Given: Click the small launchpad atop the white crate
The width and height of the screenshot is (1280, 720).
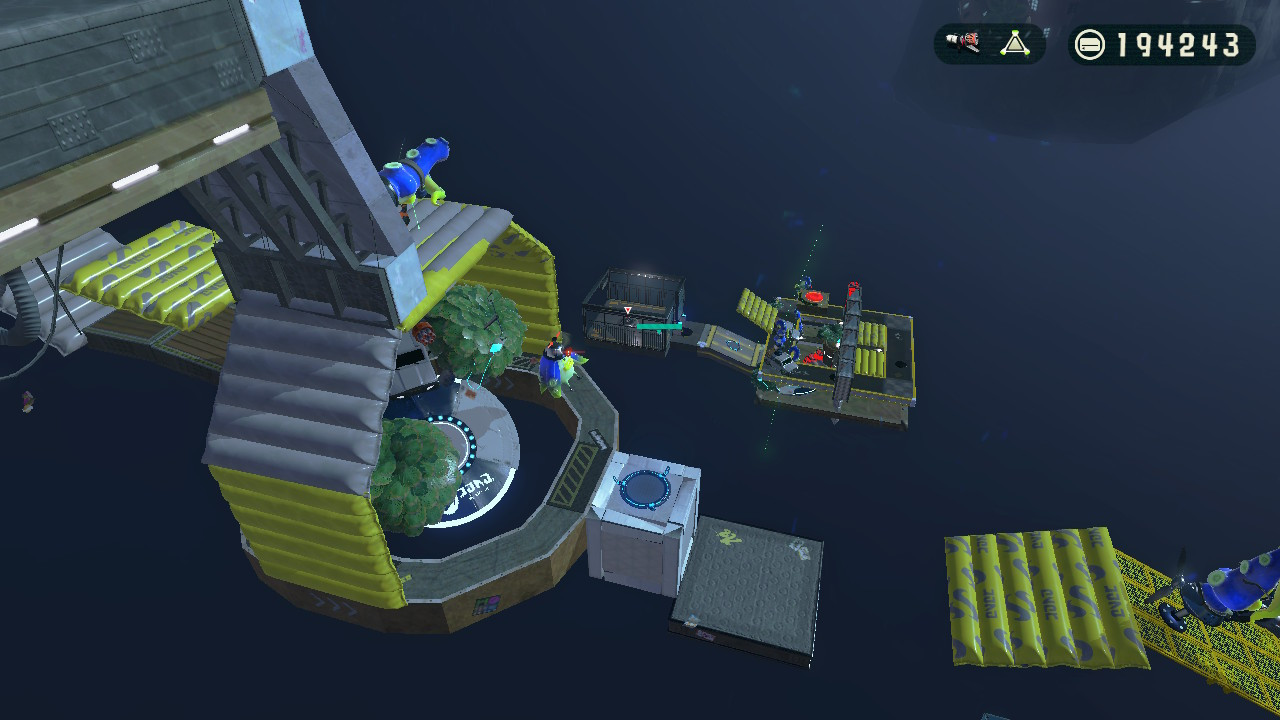Looking at the screenshot, I should click(645, 488).
